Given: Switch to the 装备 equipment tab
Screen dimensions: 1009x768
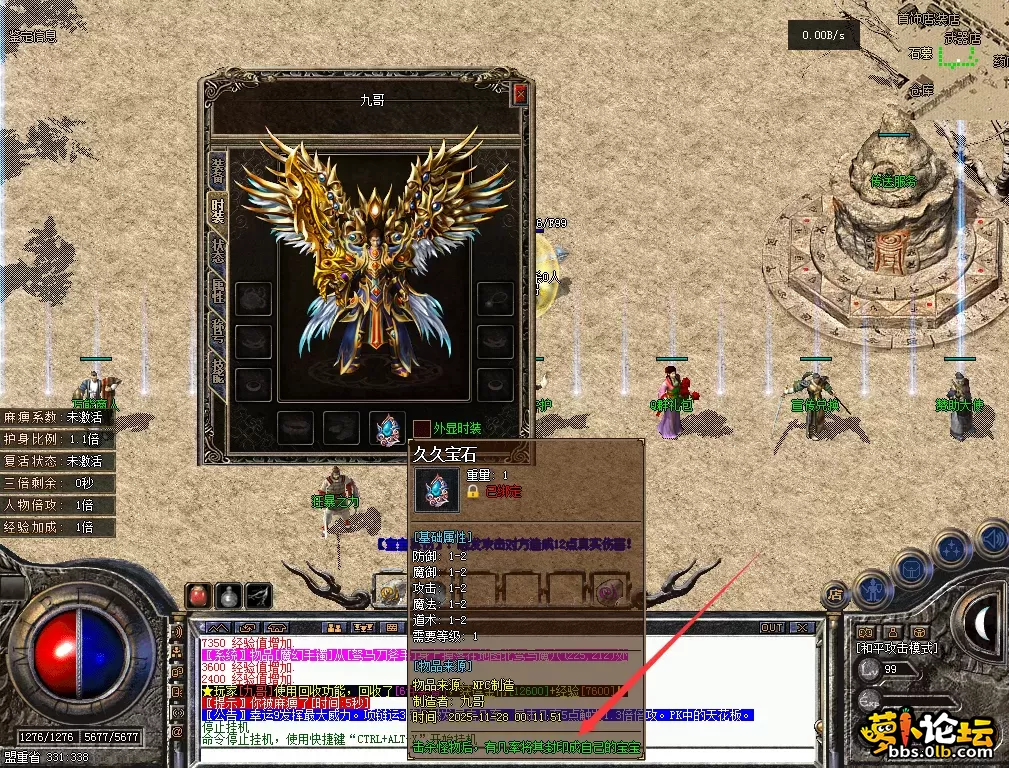Looking at the screenshot, I should tap(217, 170).
